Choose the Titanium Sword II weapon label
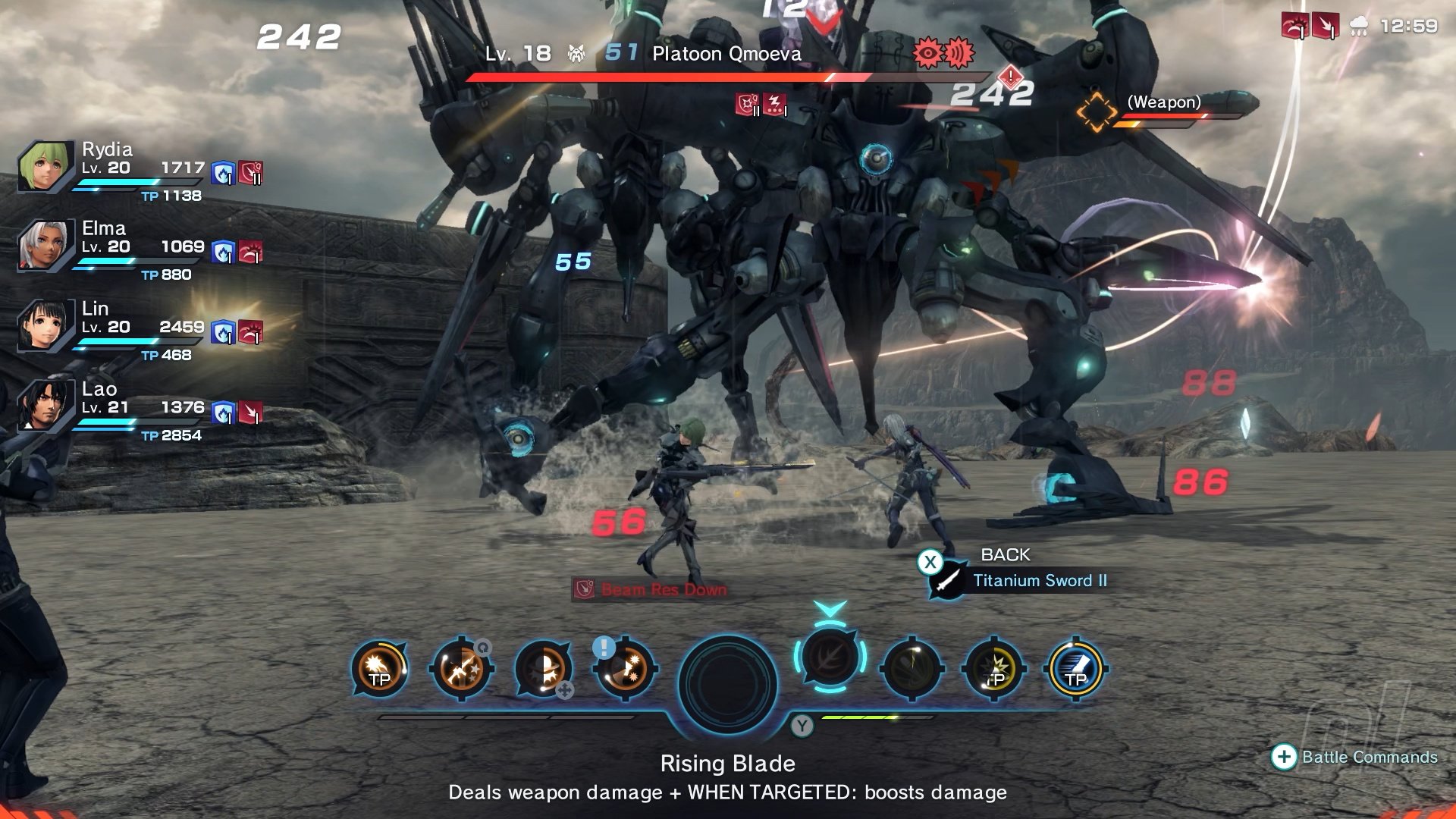1456x819 pixels. click(x=1039, y=581)
